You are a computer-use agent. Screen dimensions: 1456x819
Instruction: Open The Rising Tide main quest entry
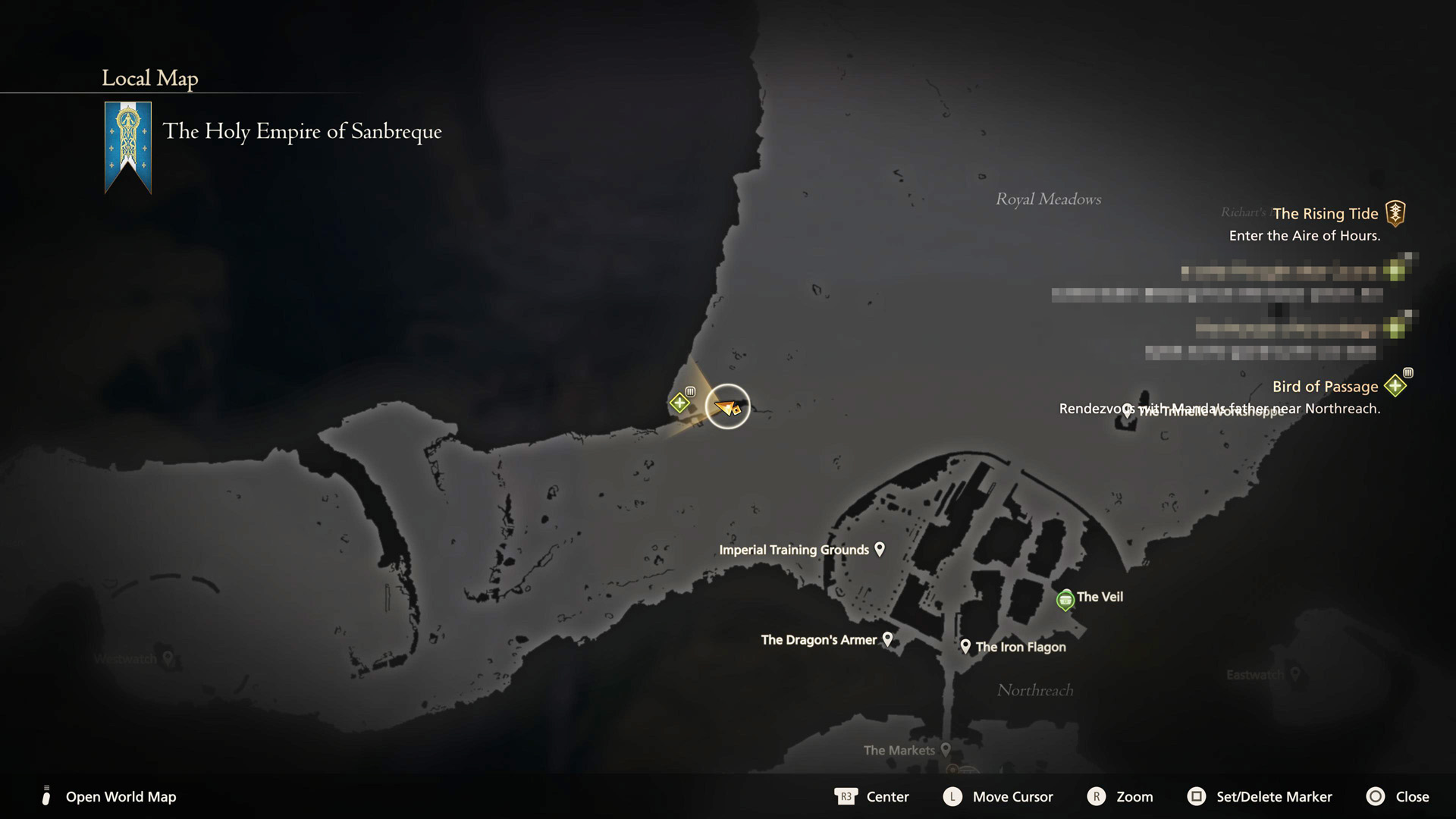coord(1325,214)
